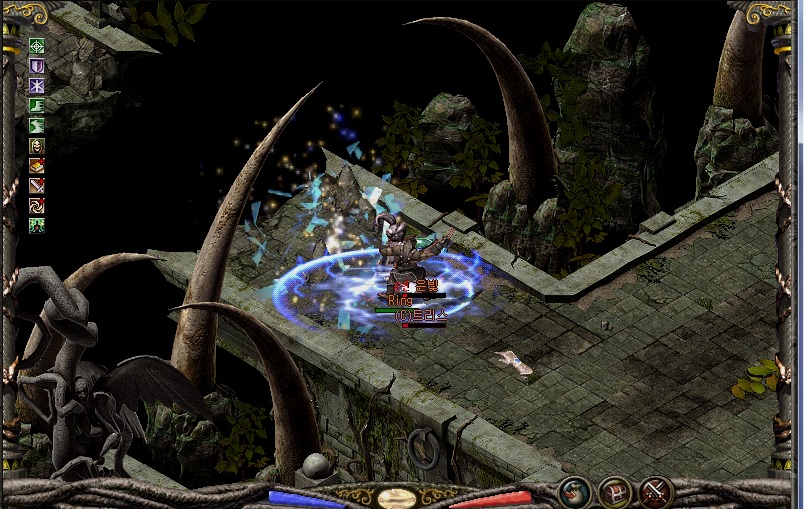Open the pouch bag round button
The height and width of the screenshot is (509, 804).
pyautogui.click(x=575, y=491)
